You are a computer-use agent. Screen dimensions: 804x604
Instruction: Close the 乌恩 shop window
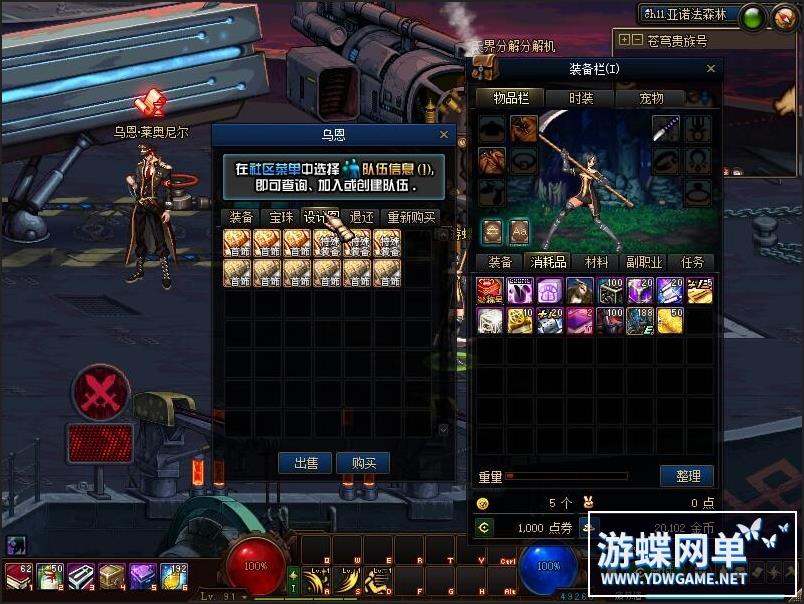coord(444,134)
